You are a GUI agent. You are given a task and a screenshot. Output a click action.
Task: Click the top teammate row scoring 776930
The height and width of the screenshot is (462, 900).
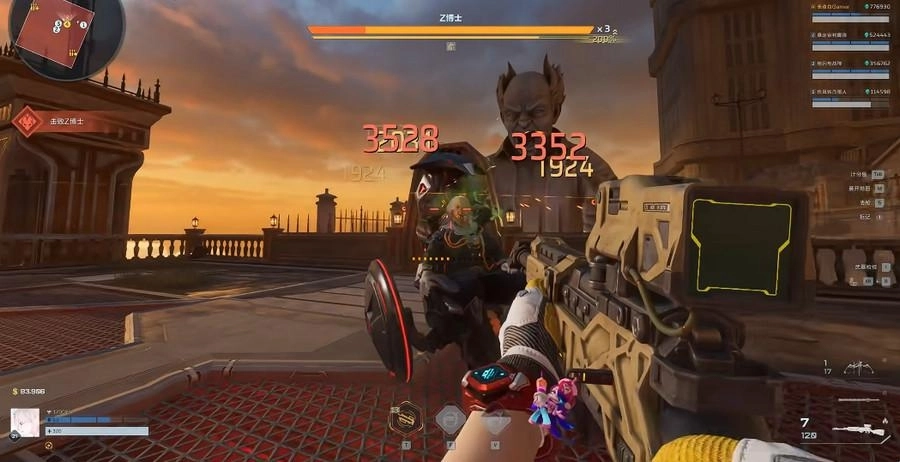click(849, 9)
